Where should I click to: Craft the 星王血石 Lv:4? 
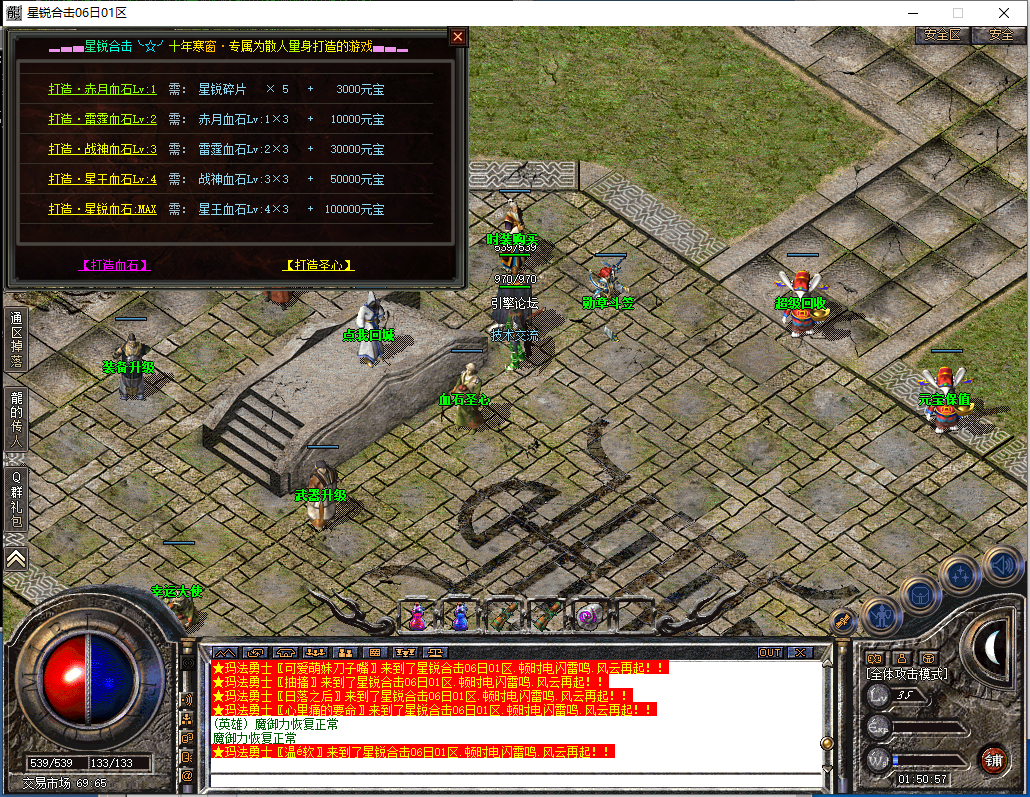pyautogui.click(x=102, y=179)
